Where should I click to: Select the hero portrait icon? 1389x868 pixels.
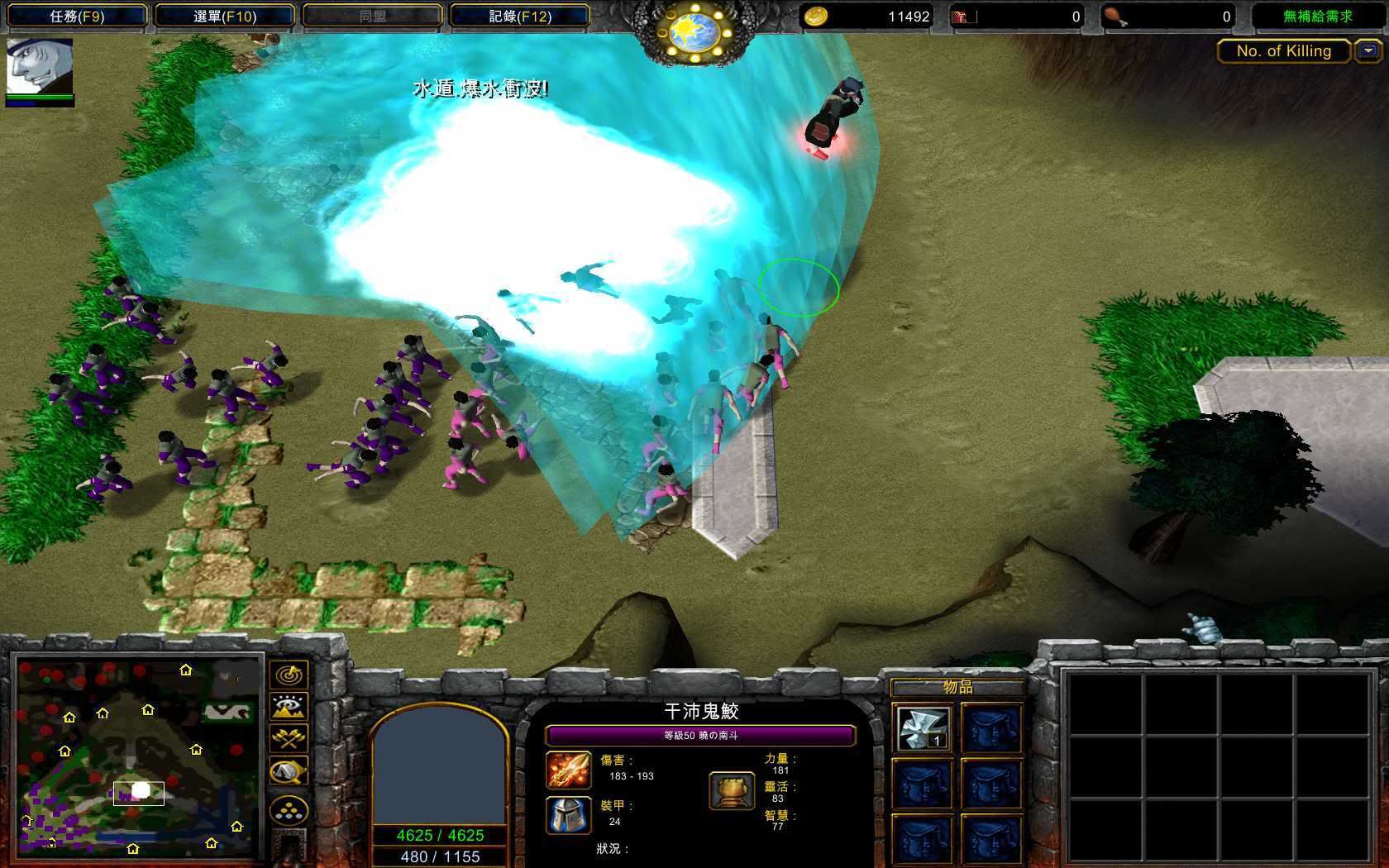tap(40, 67)
